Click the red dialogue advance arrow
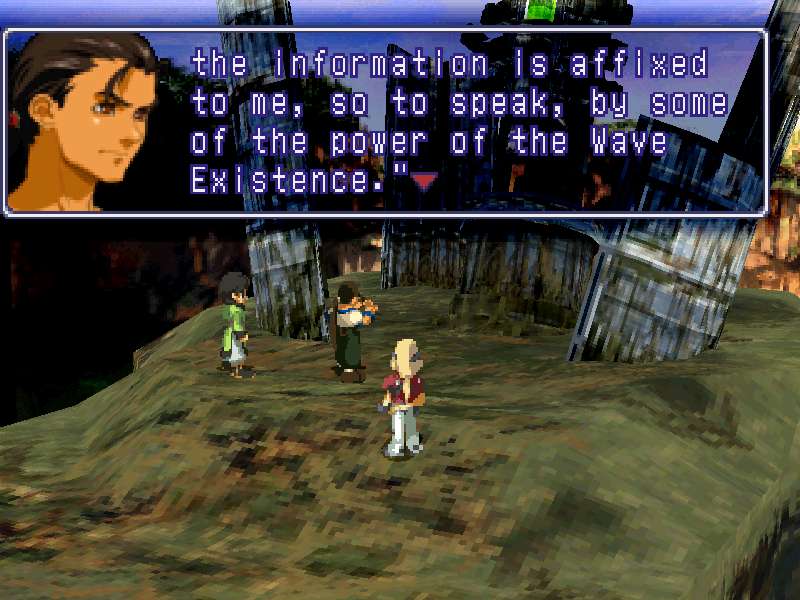Image resolution: width=800 pixels, height=600 pixels. click(426, 181)
